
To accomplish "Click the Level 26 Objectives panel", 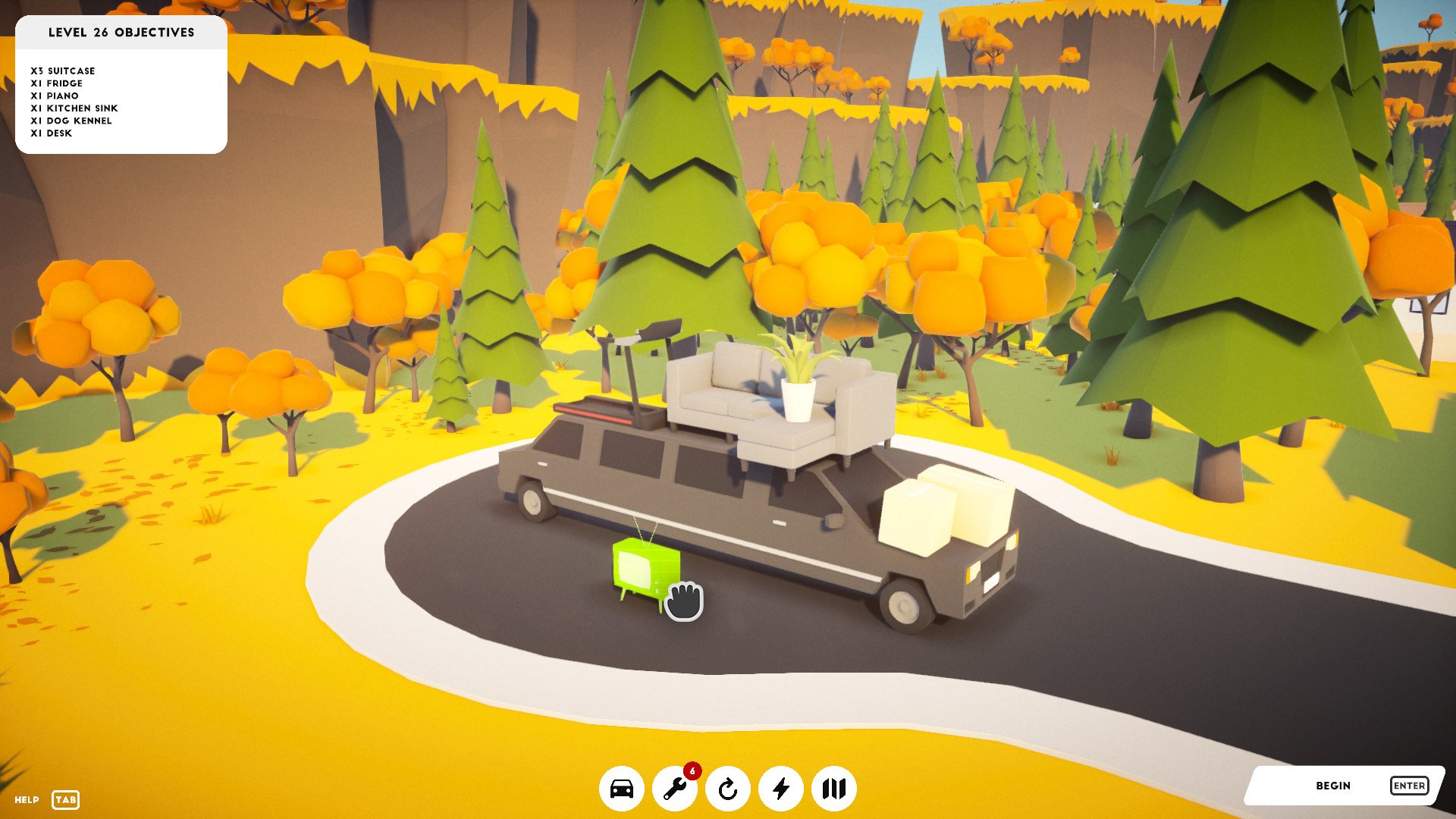I will [121, 85].
